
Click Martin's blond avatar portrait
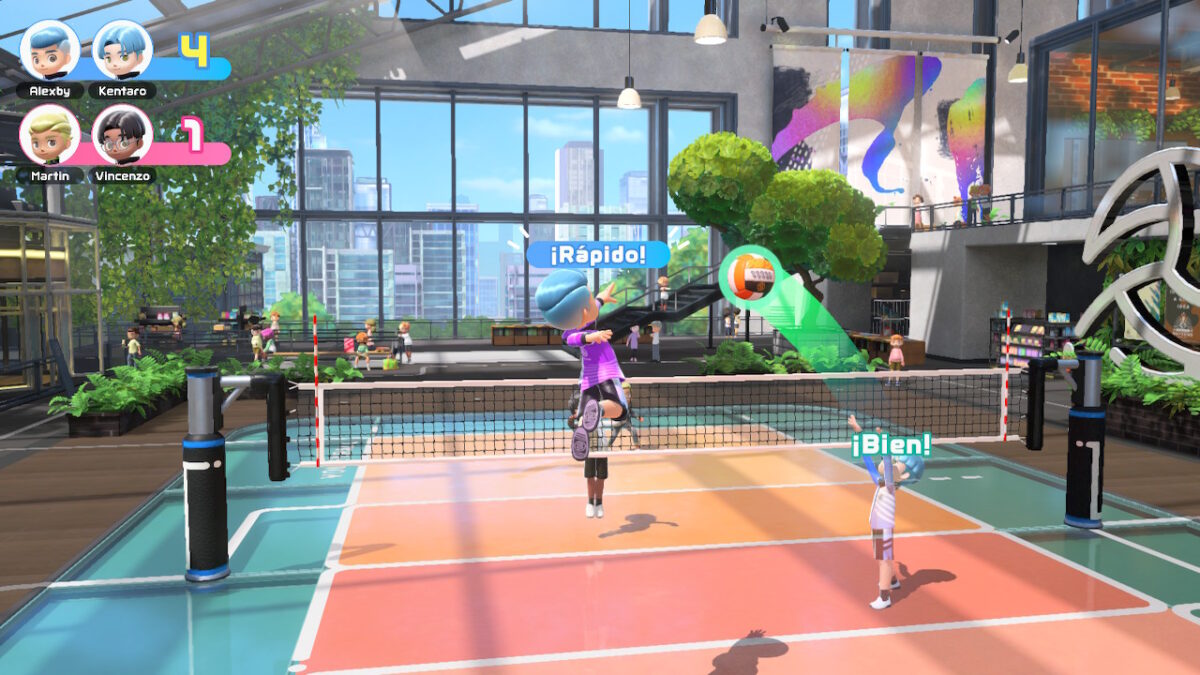click(50, 135)
